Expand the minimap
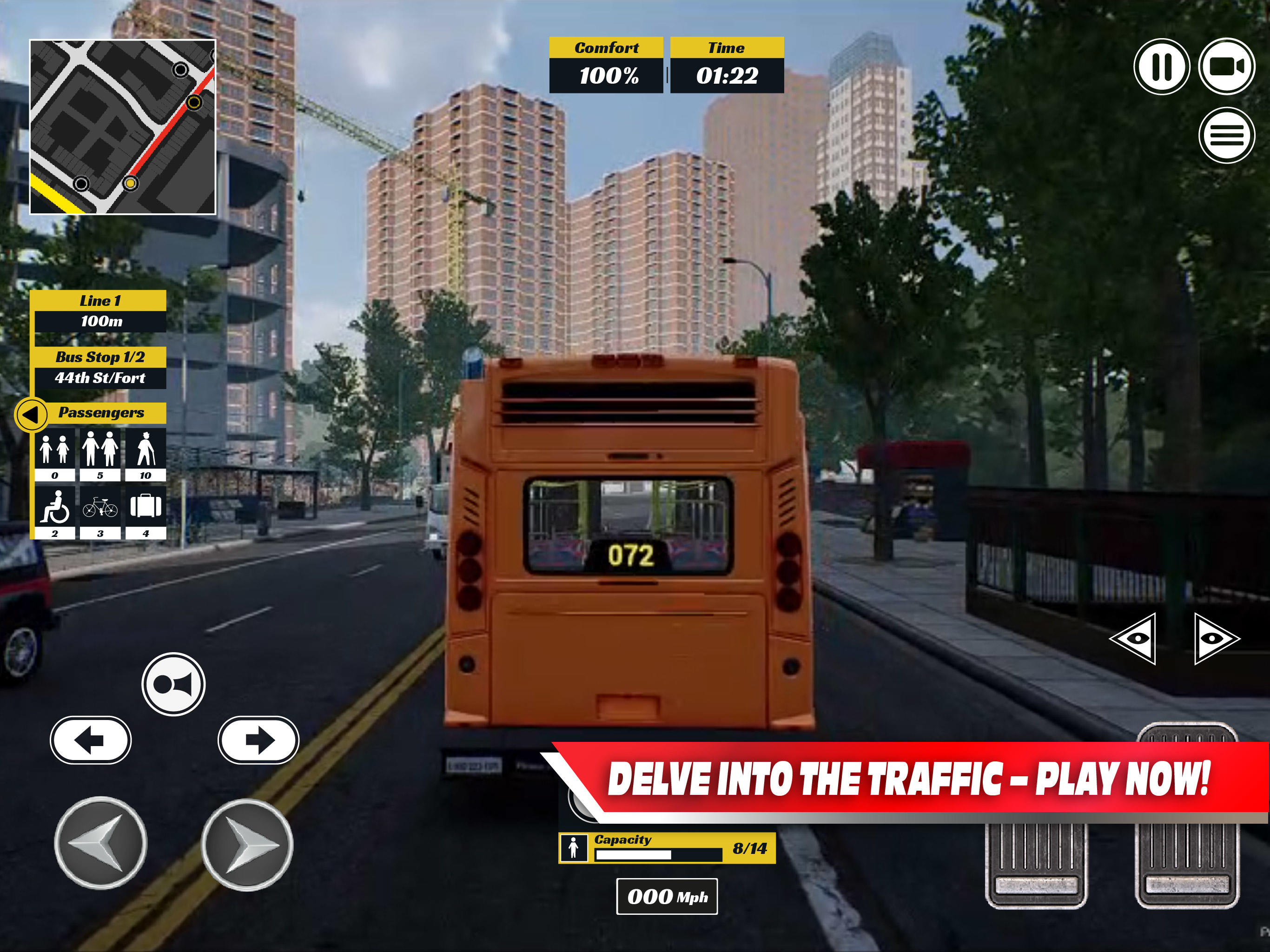The width and height of the screenshot is (1270, 952). pyautogui.click(x=122, y=124)
